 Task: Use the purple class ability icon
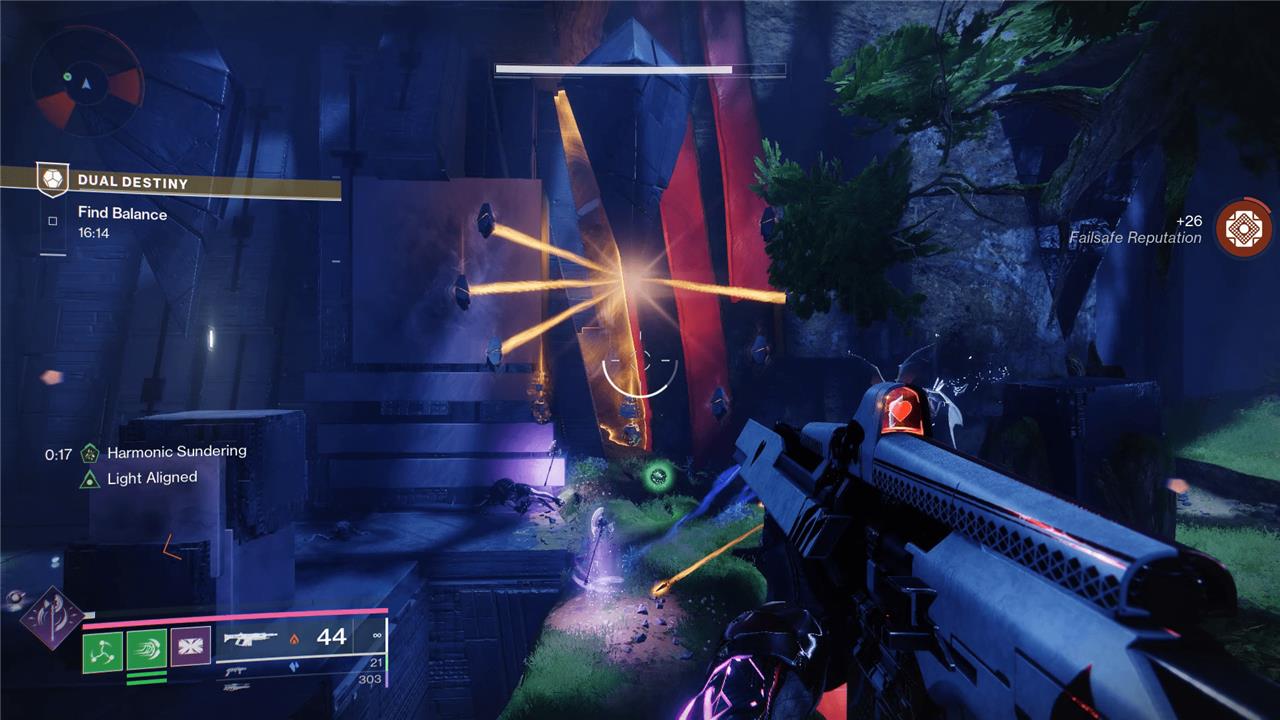(190, 647)
